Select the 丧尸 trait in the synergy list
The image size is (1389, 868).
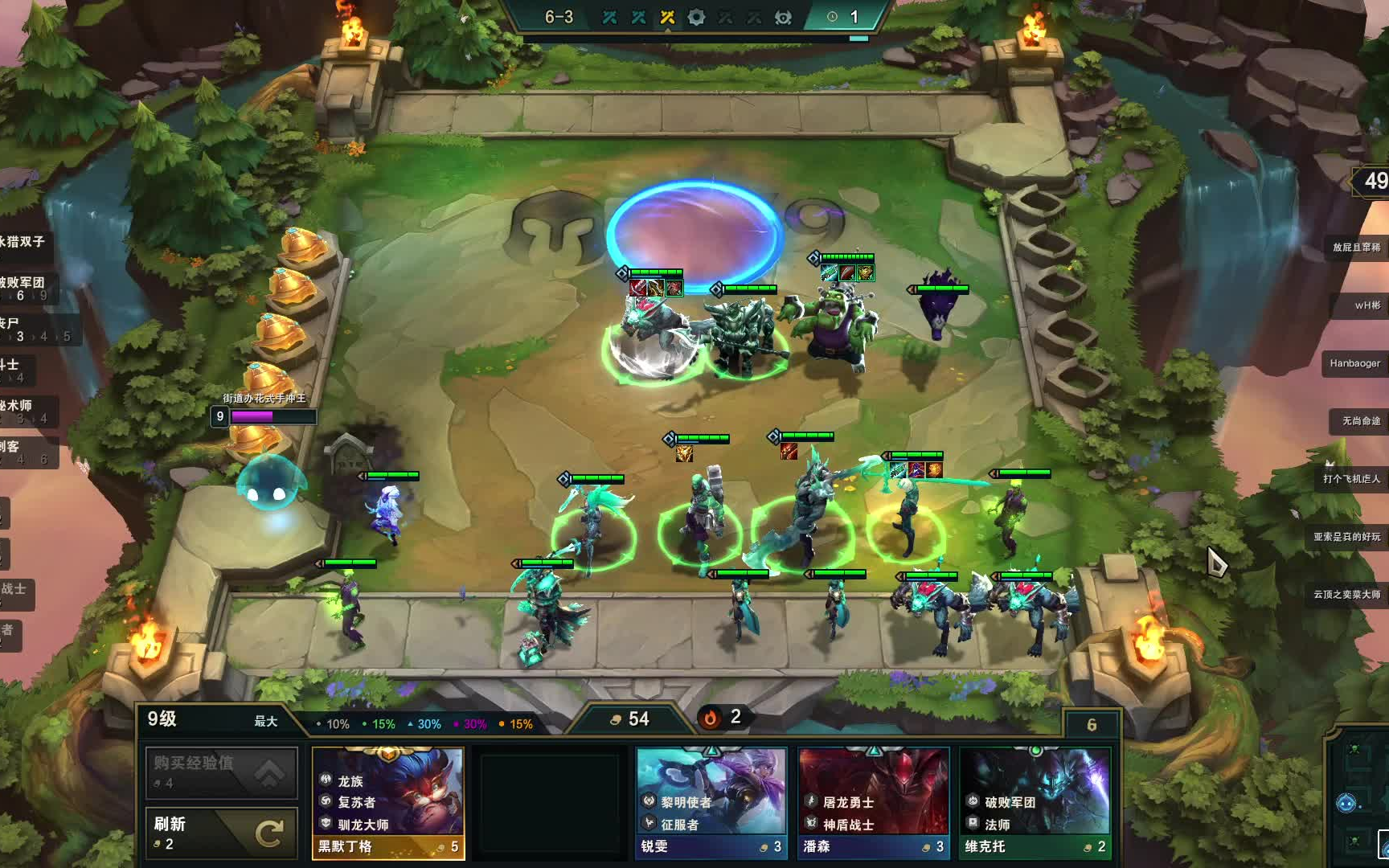click(24, 328)
